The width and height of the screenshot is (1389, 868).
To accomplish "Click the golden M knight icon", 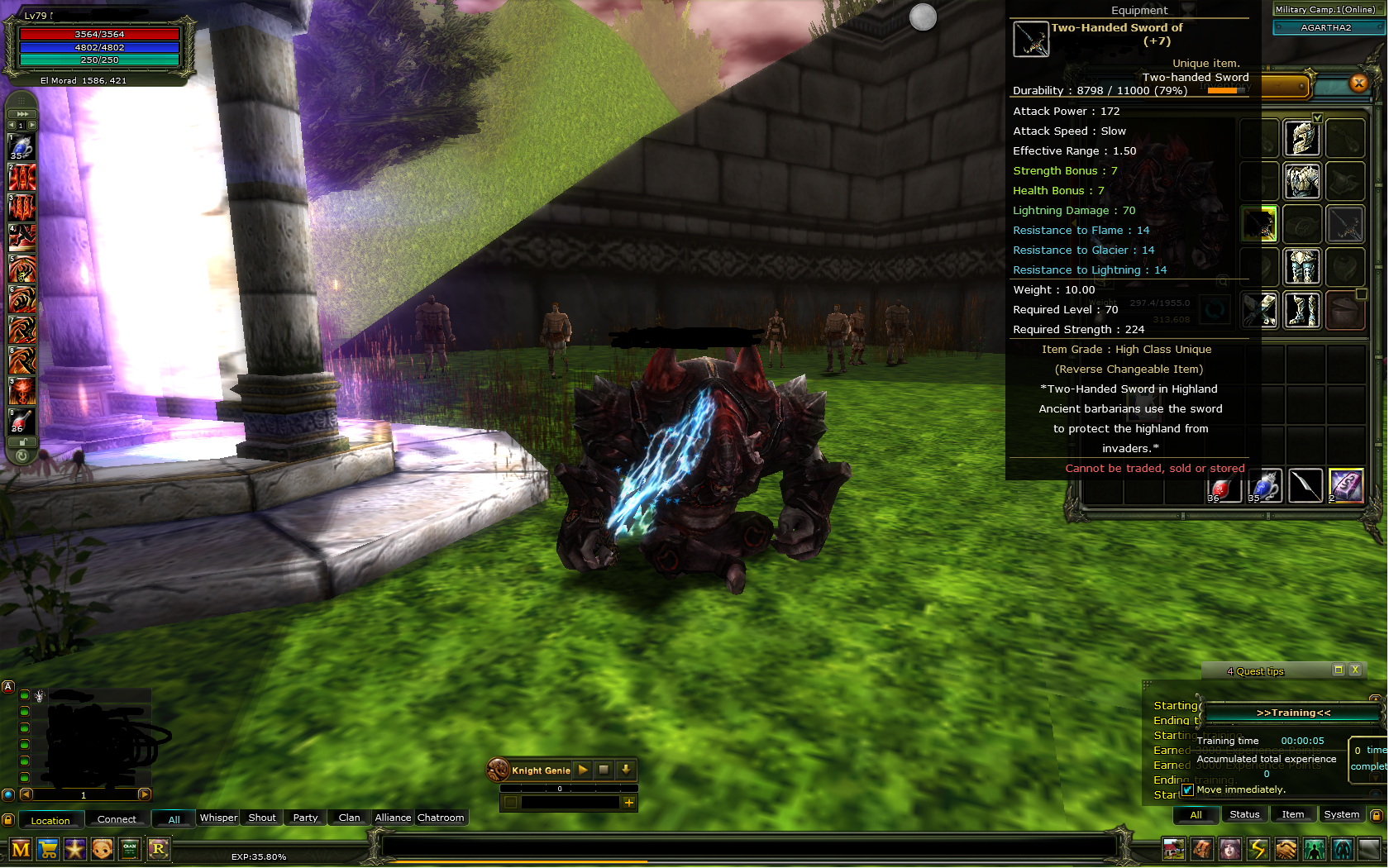I will (x=21, y=849).
